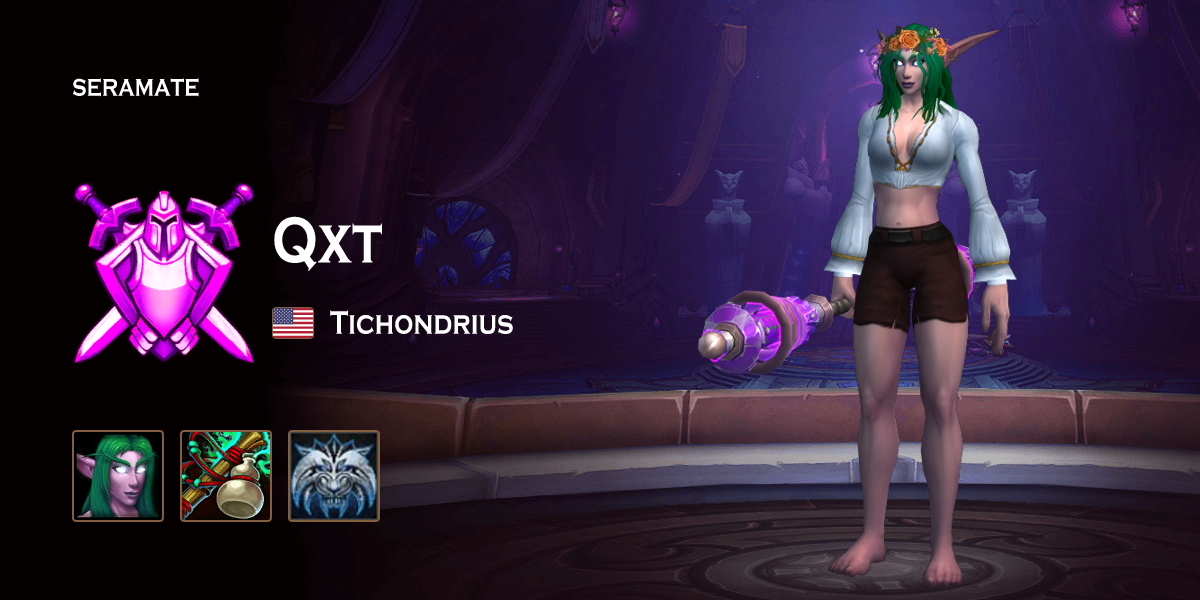Select the monk class icon with gourd
Viewport: 1200px width, 600px height.
(x=226, y=476)
